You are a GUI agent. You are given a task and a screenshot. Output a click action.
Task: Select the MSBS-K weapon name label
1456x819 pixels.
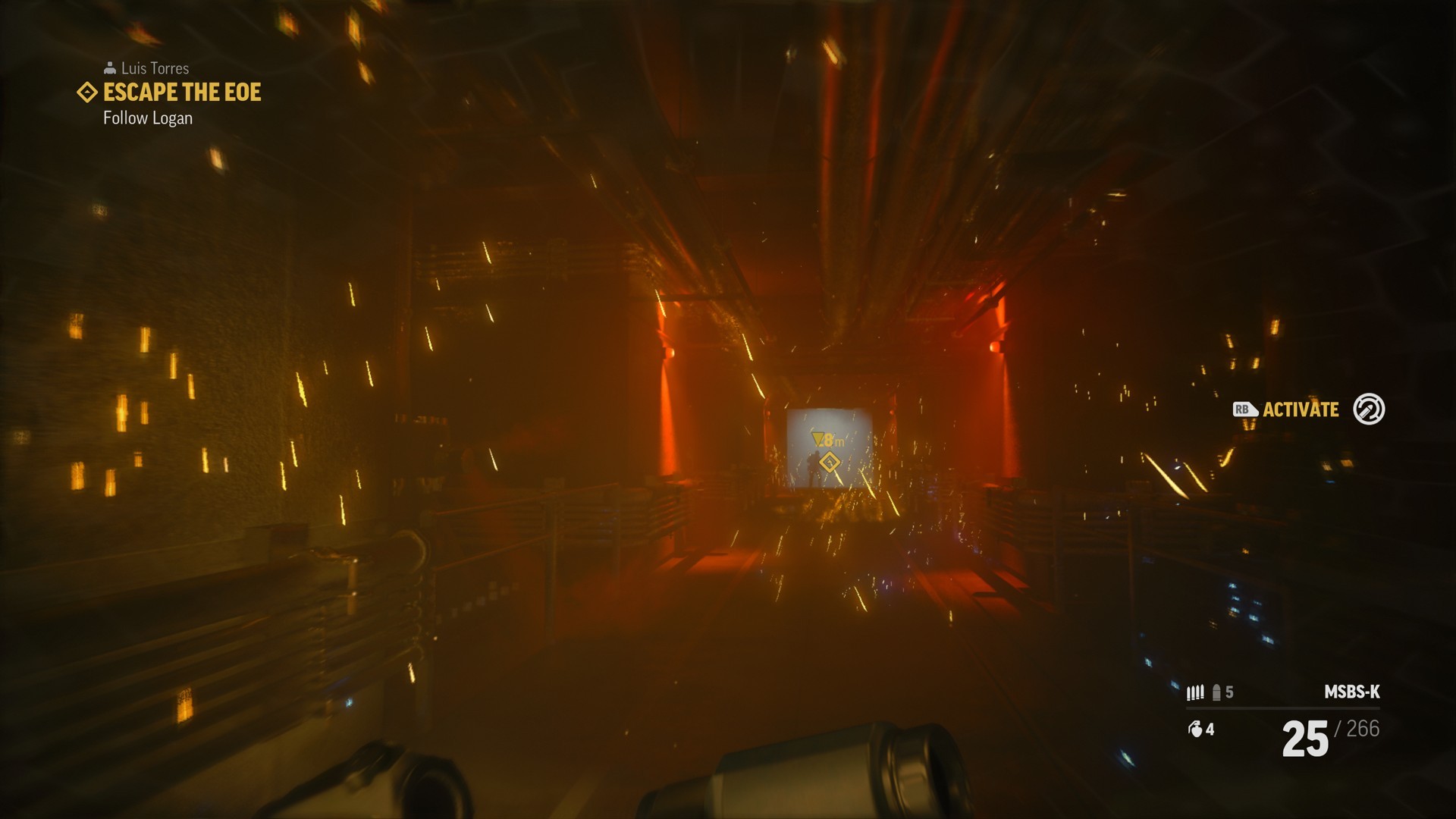point(1352,692)
